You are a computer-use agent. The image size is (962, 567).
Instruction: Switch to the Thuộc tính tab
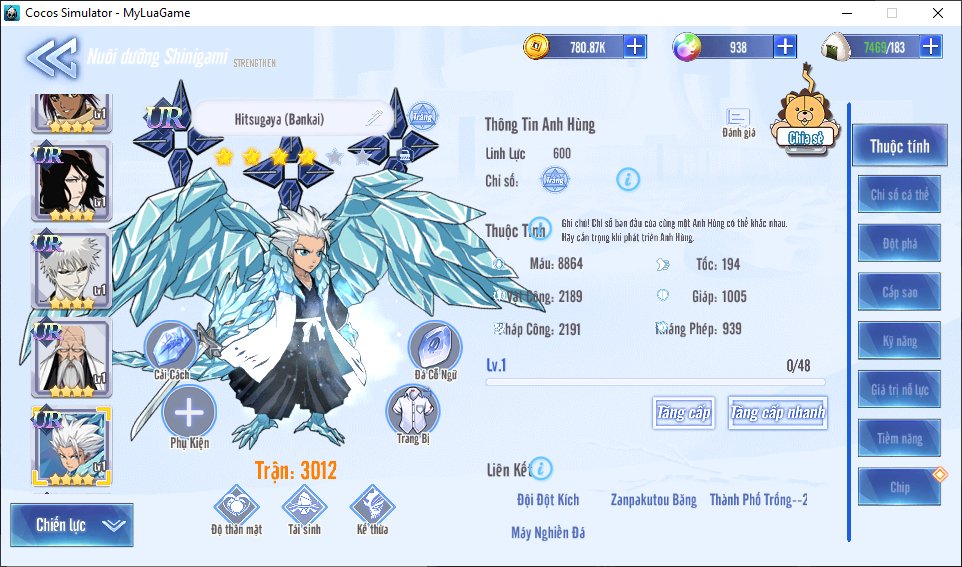coord(899,147)
